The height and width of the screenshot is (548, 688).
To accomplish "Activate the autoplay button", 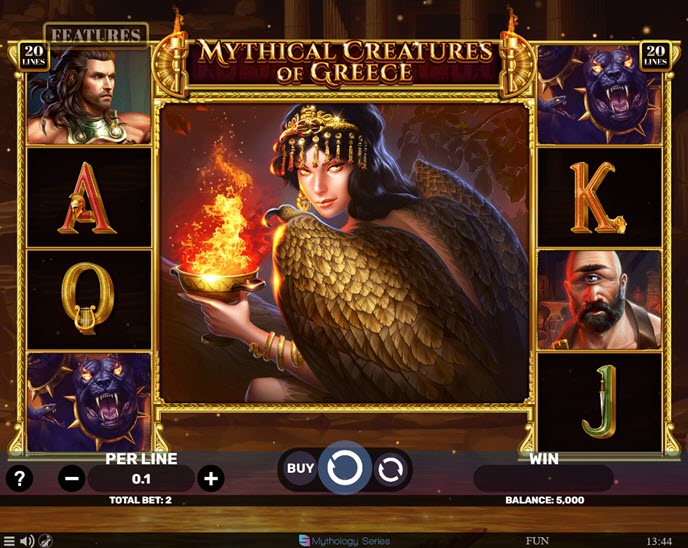I will point(391,468).
